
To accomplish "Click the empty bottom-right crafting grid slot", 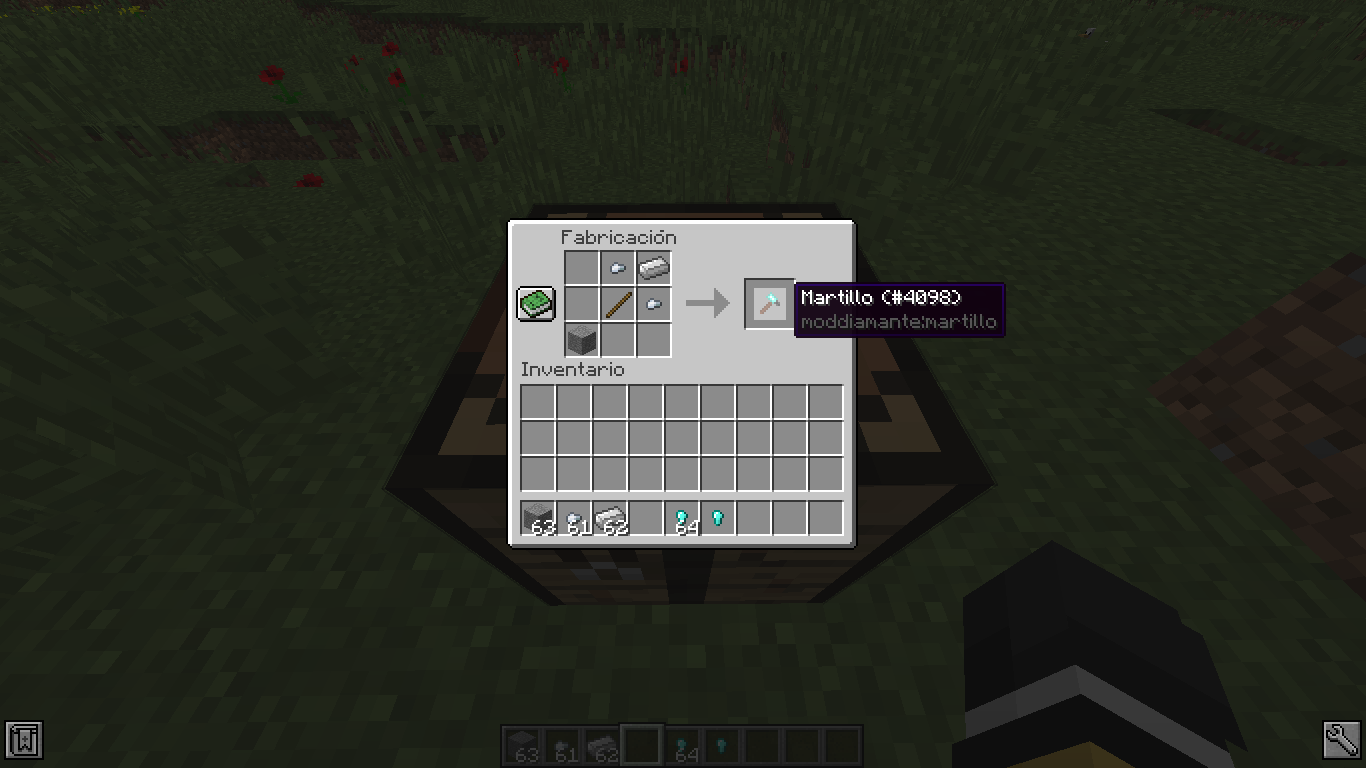I will 653,339.
